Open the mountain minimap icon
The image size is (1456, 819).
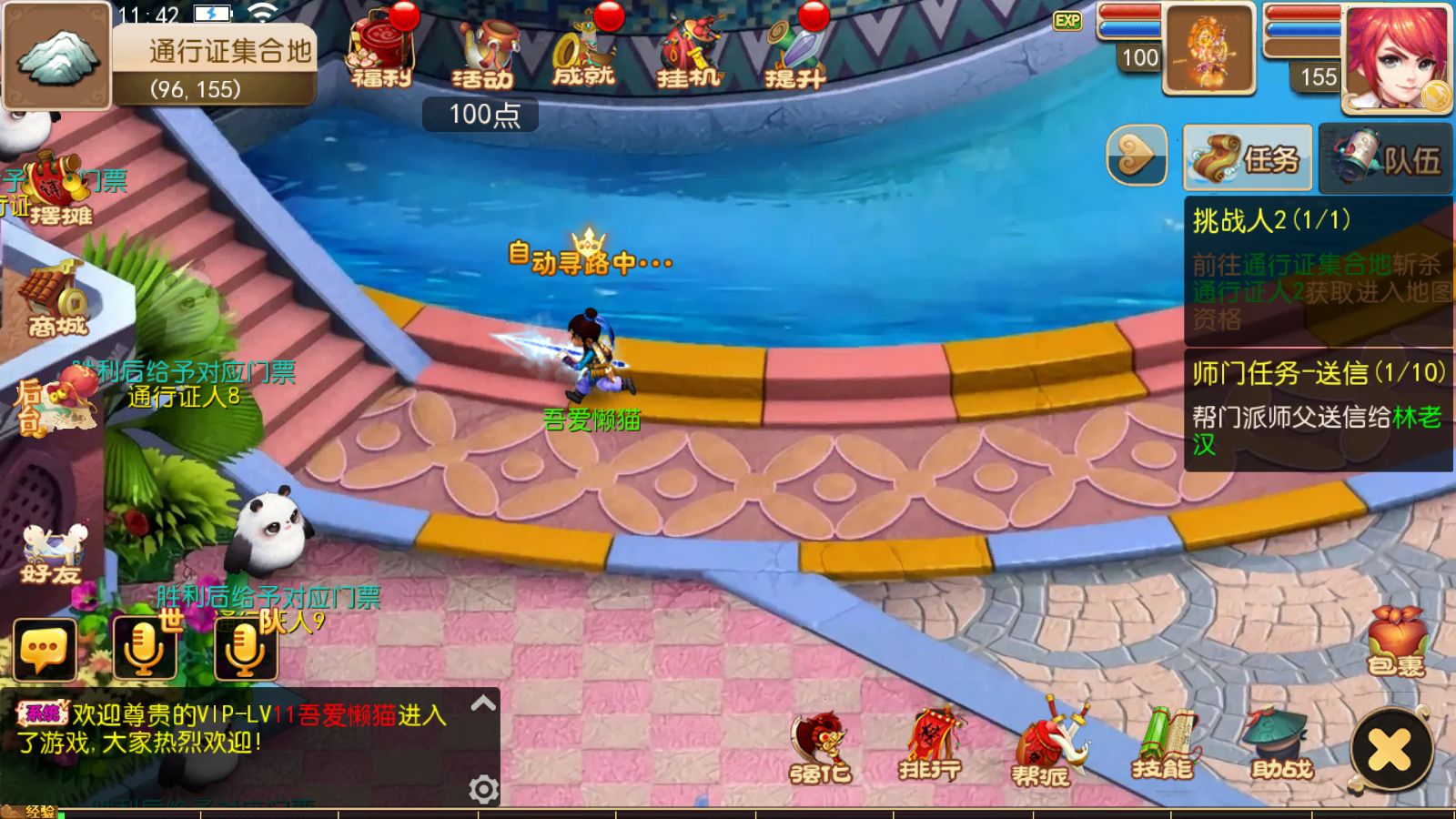(56, 56)
